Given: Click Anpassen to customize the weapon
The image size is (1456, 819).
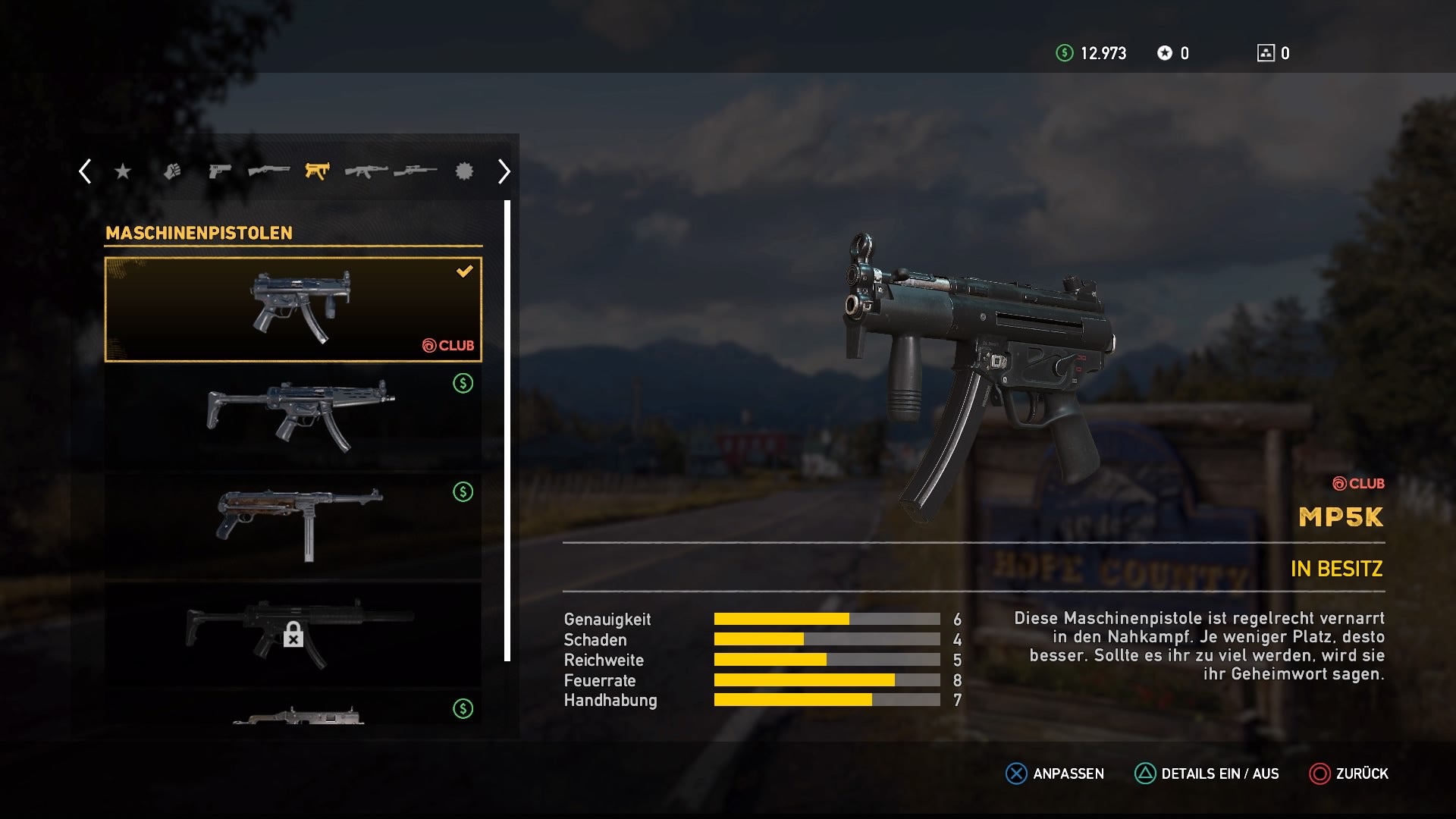Looking at the screenshot, I should click(1055, 773).
